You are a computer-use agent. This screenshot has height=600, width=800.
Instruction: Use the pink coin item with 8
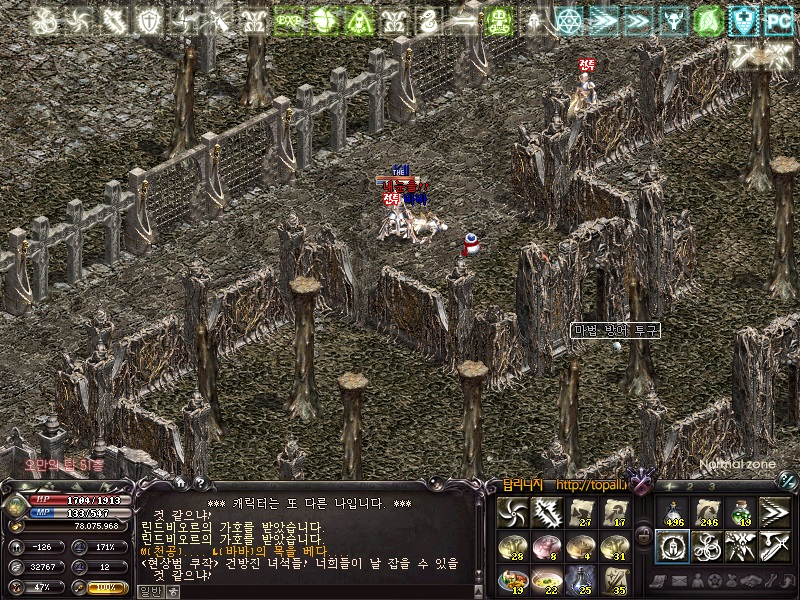[547, 546]
